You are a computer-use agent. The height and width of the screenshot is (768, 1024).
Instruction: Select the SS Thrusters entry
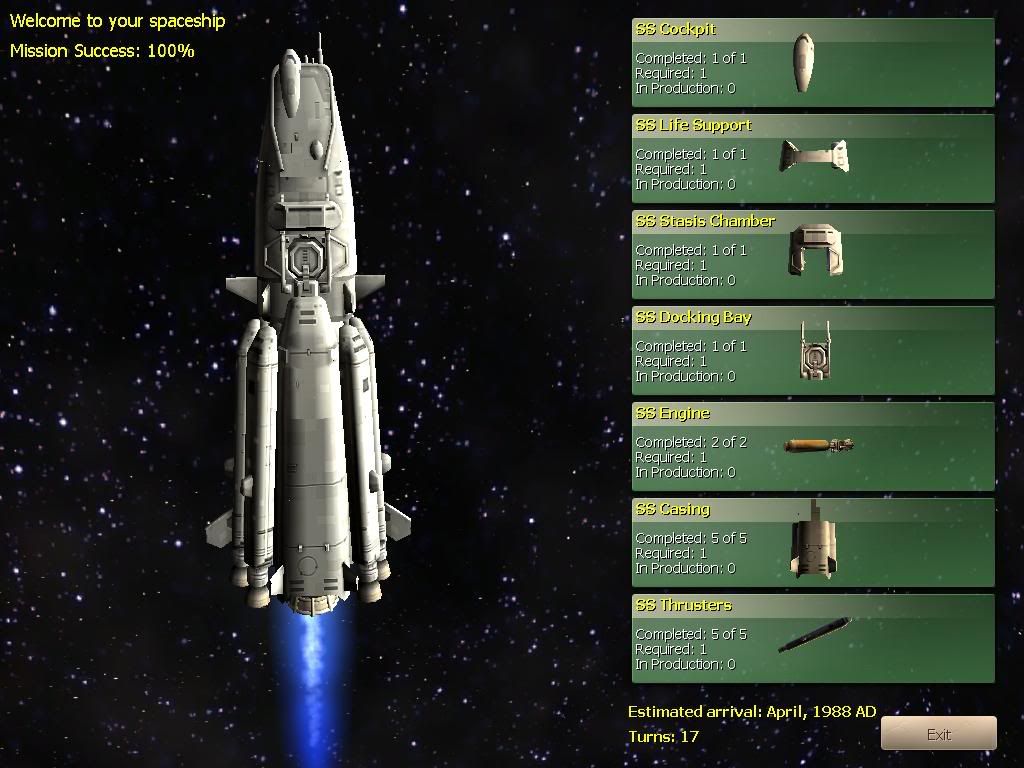pos(813,638)
